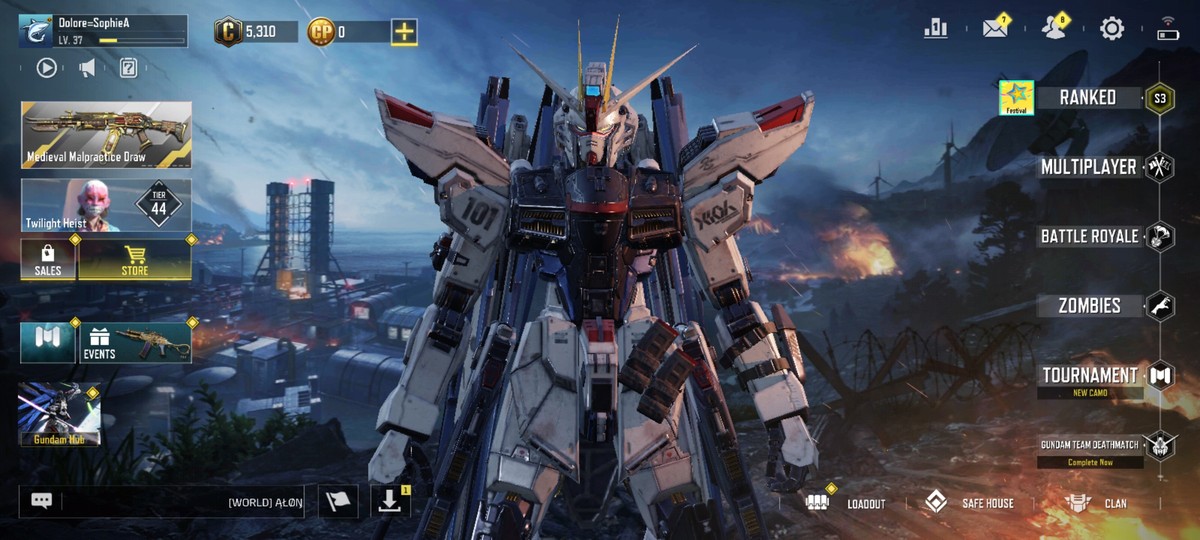The height and width of the screenshot is (540, 1200).
Task: Check the mail envelope inbox
Action: click(995, 29)
